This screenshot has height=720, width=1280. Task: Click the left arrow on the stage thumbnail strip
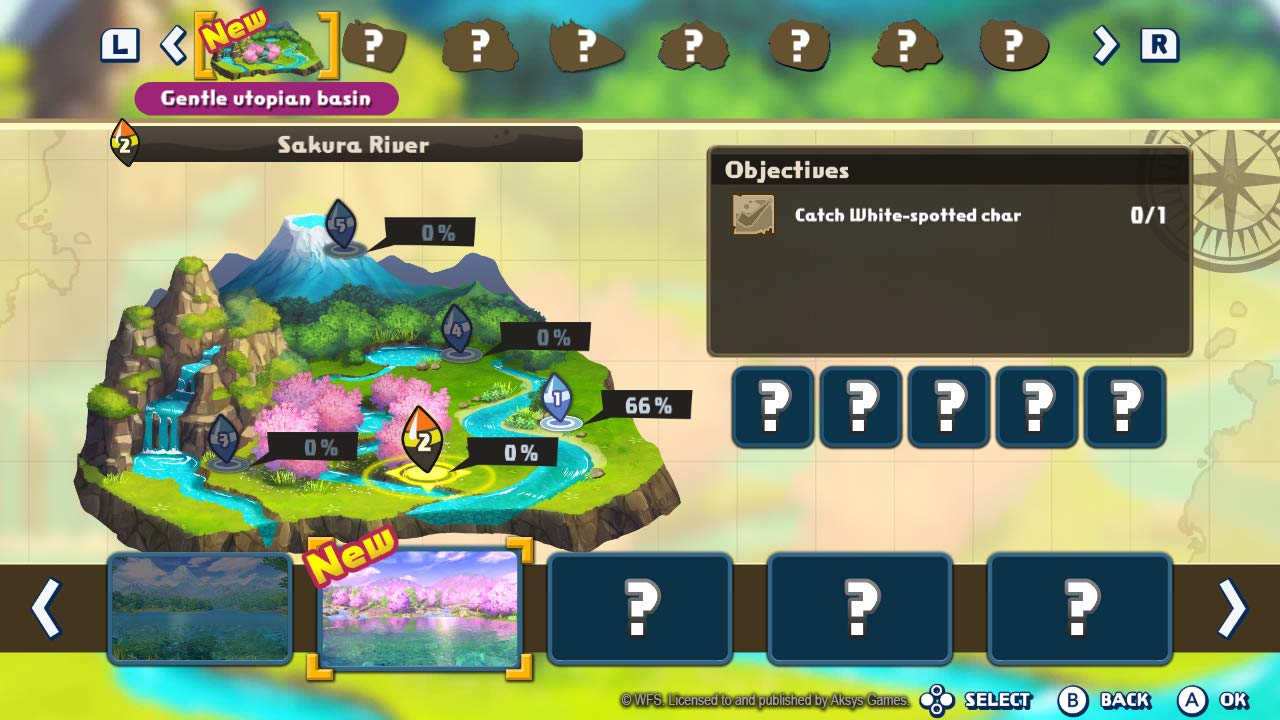(46, 608)
